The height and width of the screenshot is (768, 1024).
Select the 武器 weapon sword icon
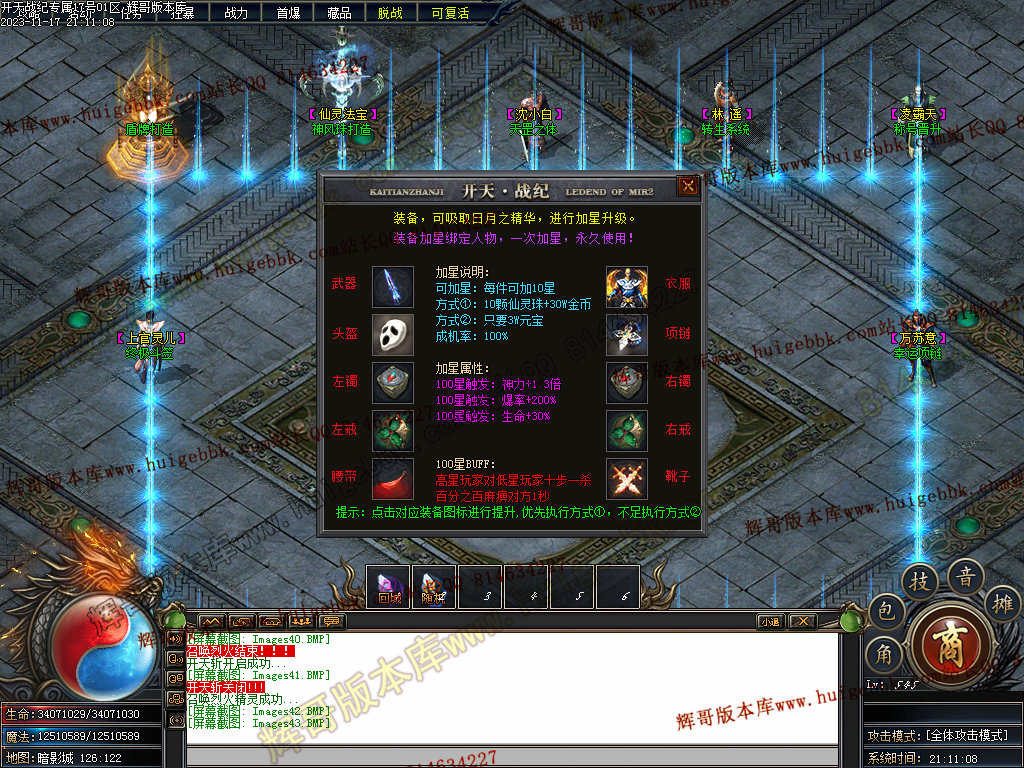pos(393,287)
